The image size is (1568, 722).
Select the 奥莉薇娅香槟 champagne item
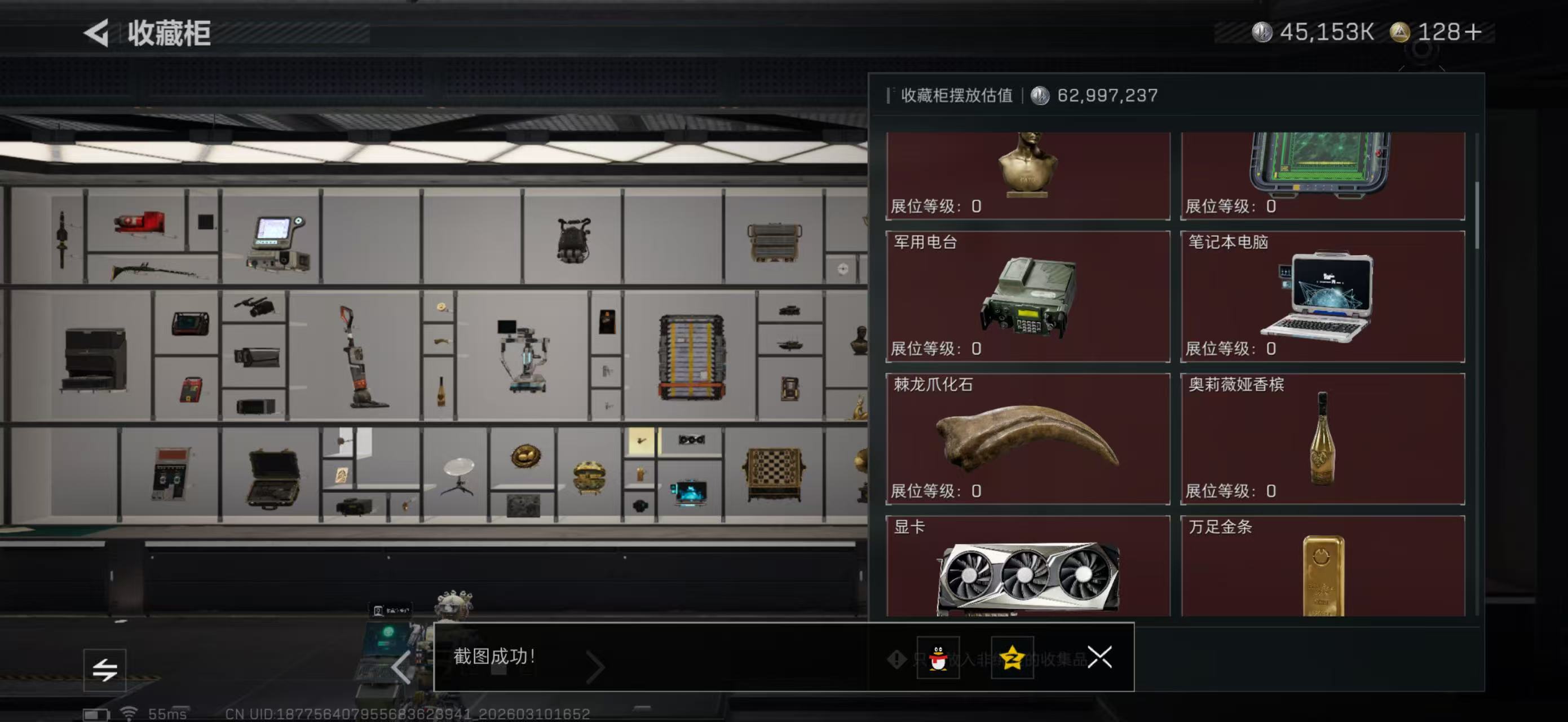click(x=1321, y=438)
